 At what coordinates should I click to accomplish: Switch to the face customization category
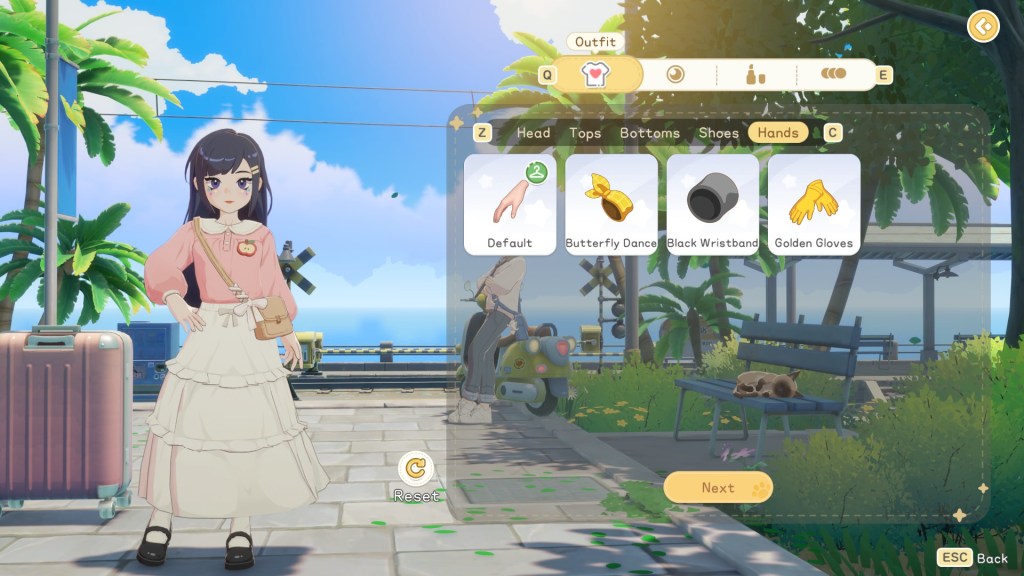coord(676,74)
